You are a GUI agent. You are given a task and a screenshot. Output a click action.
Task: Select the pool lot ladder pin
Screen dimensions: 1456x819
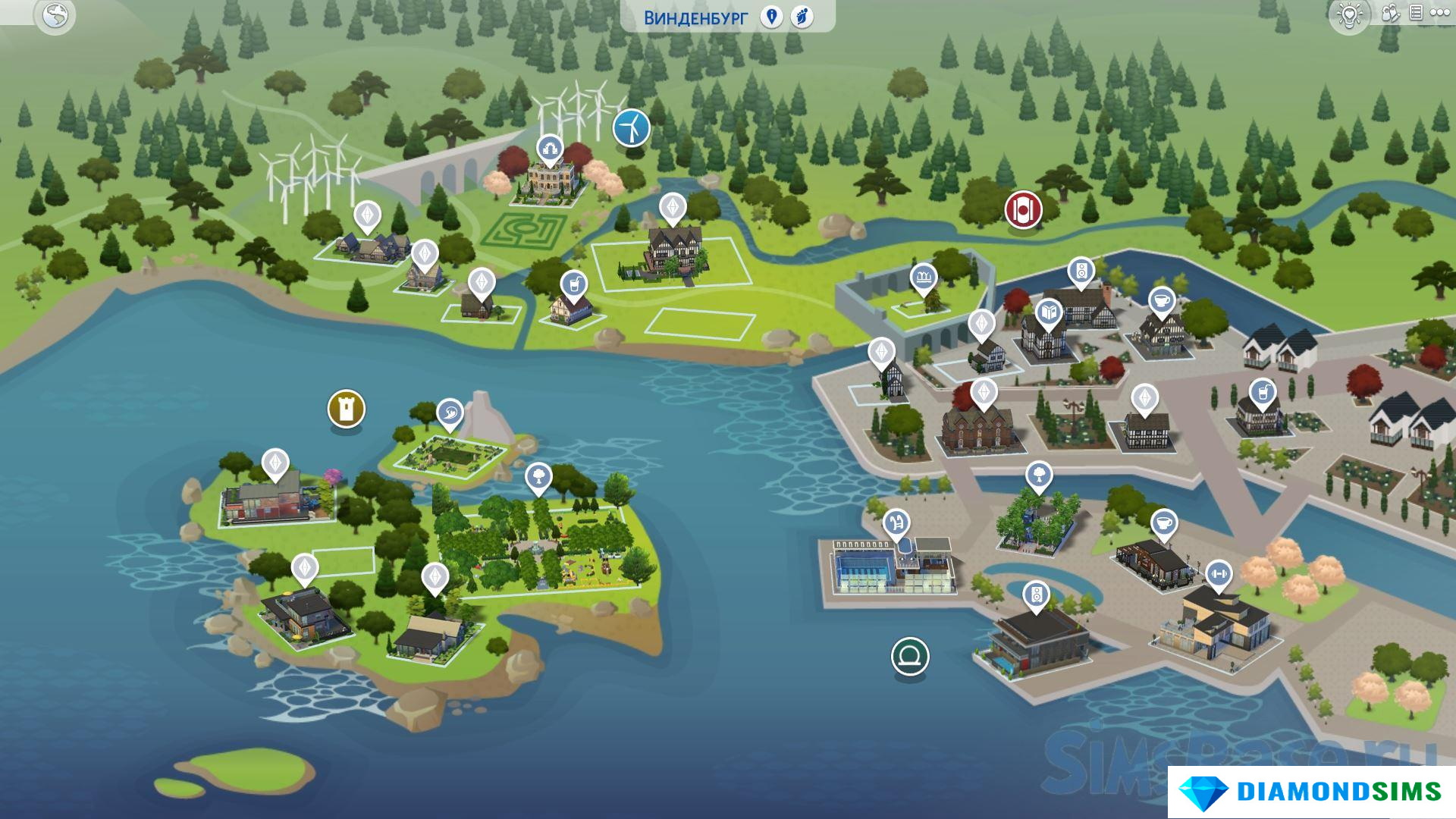896,522
